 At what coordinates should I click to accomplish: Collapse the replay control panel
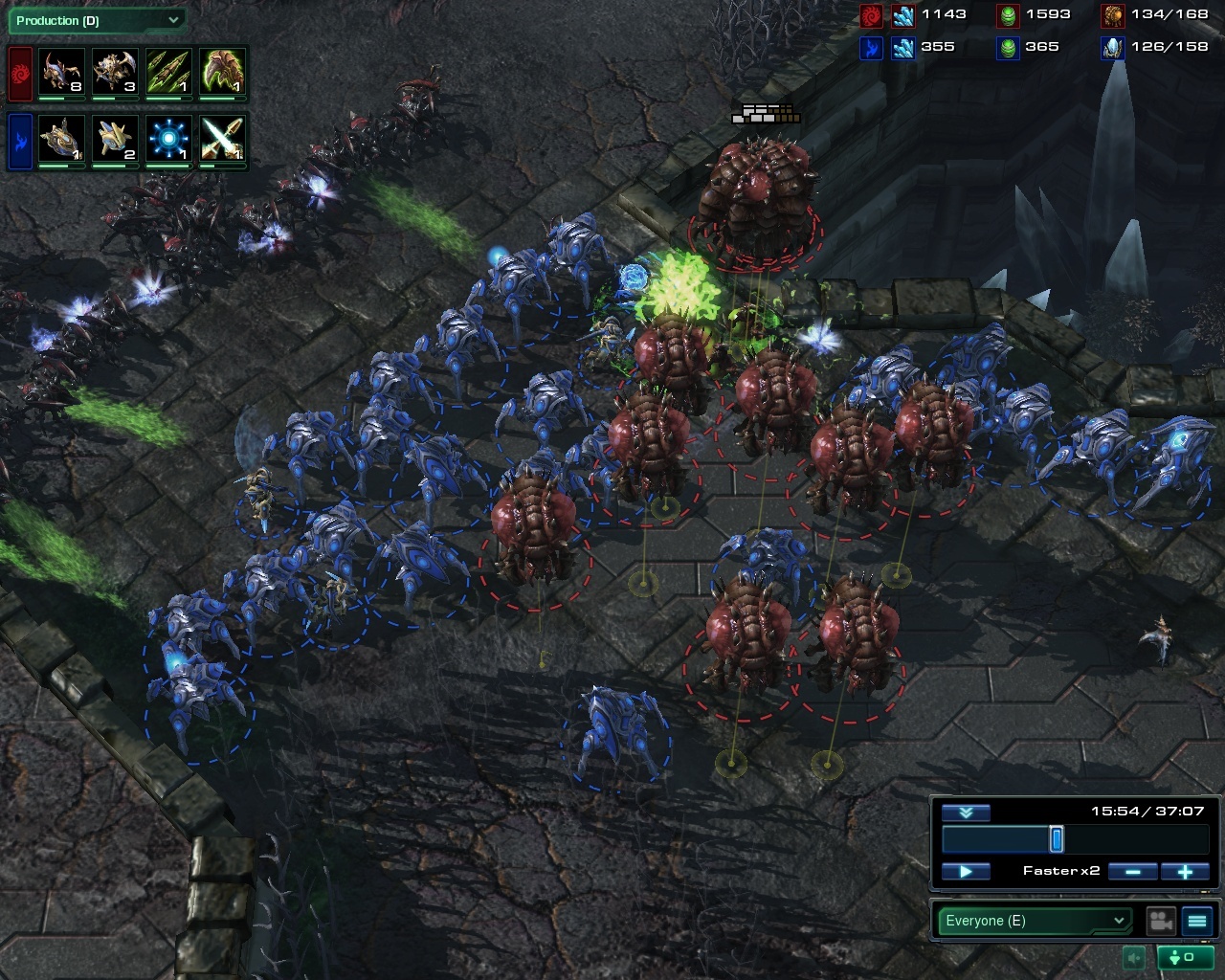[x=966, y=813]
